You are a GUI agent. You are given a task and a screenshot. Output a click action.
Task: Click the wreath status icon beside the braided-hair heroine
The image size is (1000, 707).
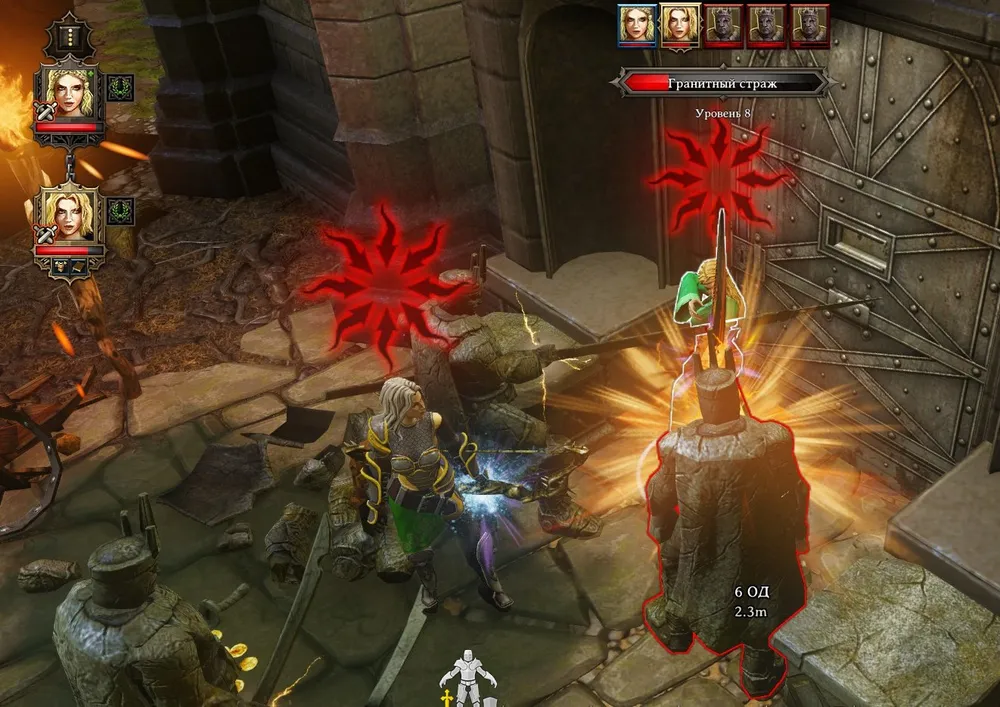coord(120,88)
